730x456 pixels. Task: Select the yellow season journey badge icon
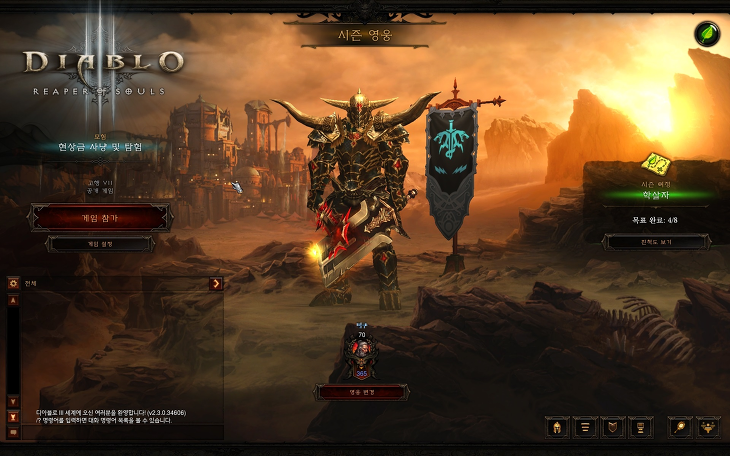(x=656, y=161)
